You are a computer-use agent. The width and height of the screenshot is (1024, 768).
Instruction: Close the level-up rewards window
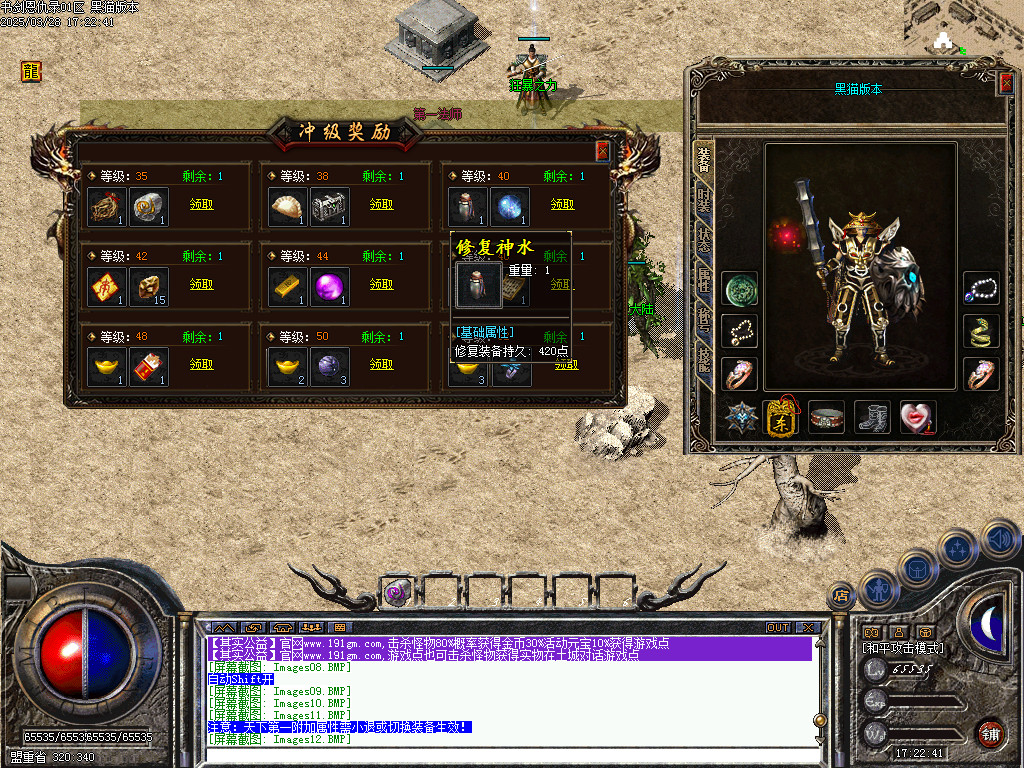click(x=602, y=151)
